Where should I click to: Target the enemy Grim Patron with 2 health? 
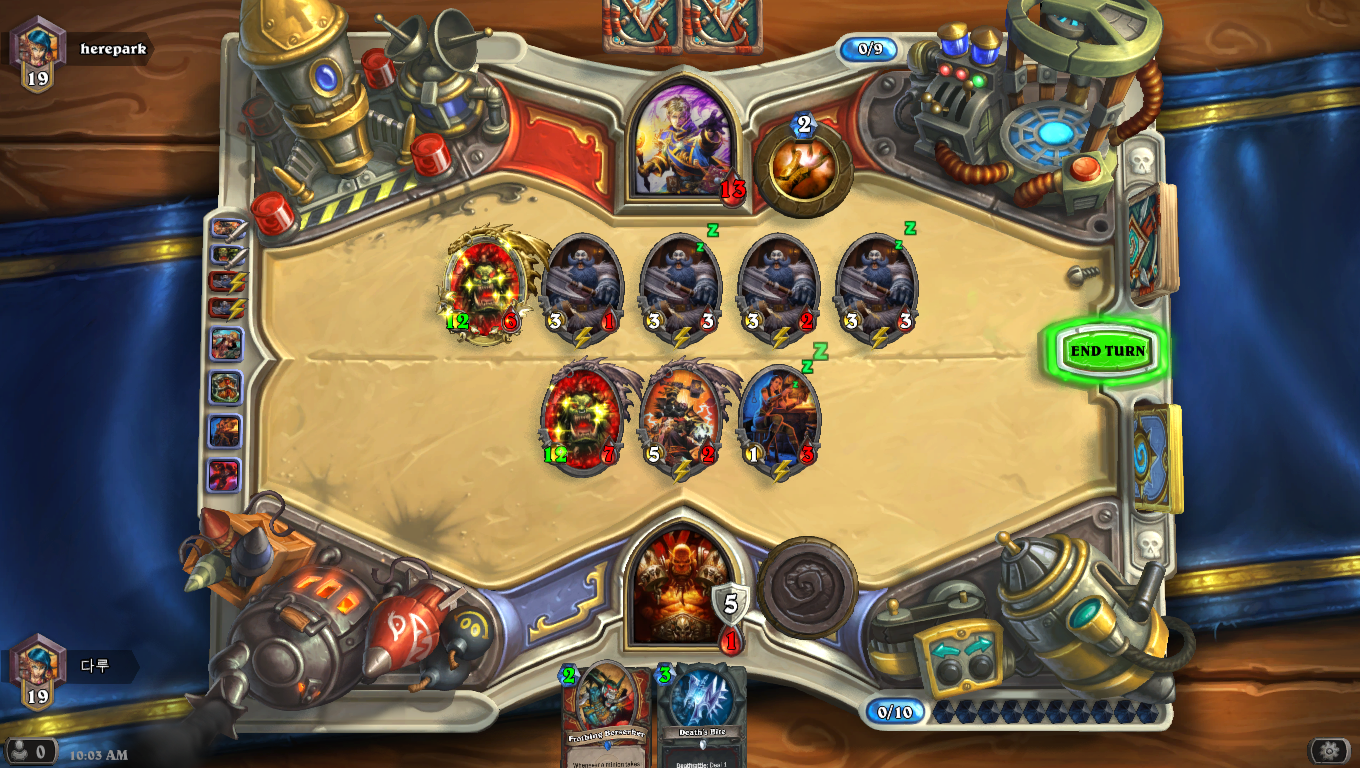click(x=779, y=289)
